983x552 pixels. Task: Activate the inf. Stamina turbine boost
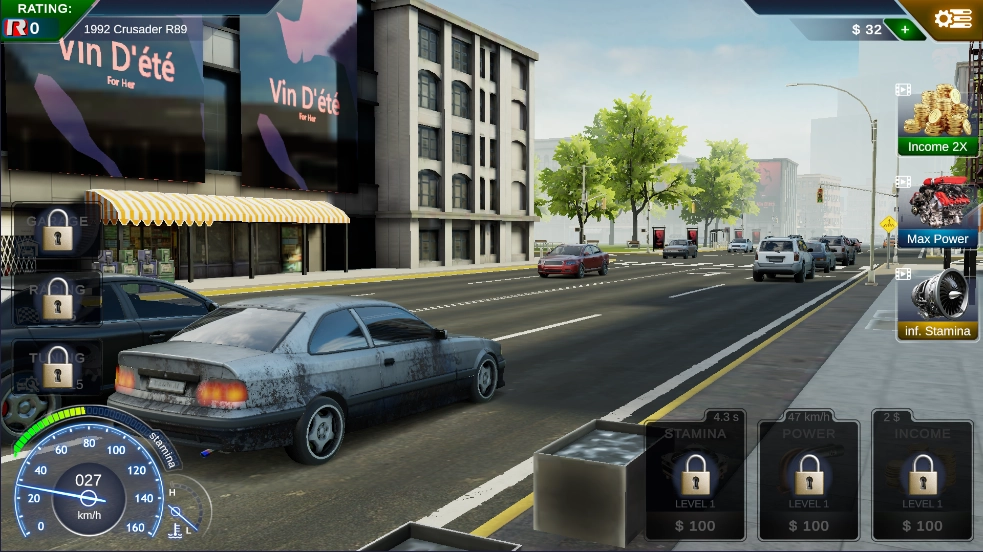(x=937, y=304)
